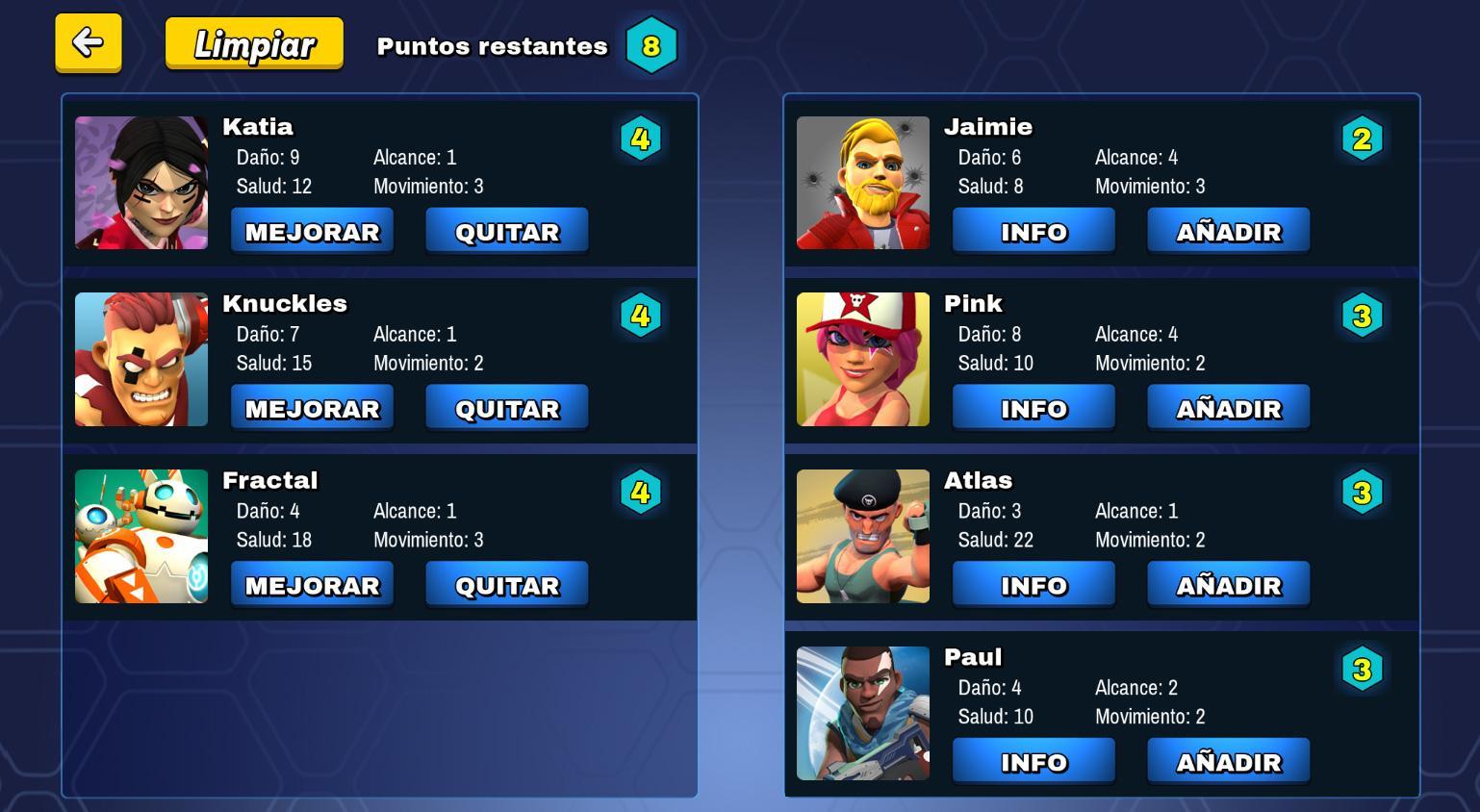This screenshot has width=1480, height=812.
Task: Click Fractal's cost hexagon showing 4
Action: click(641, 492)
